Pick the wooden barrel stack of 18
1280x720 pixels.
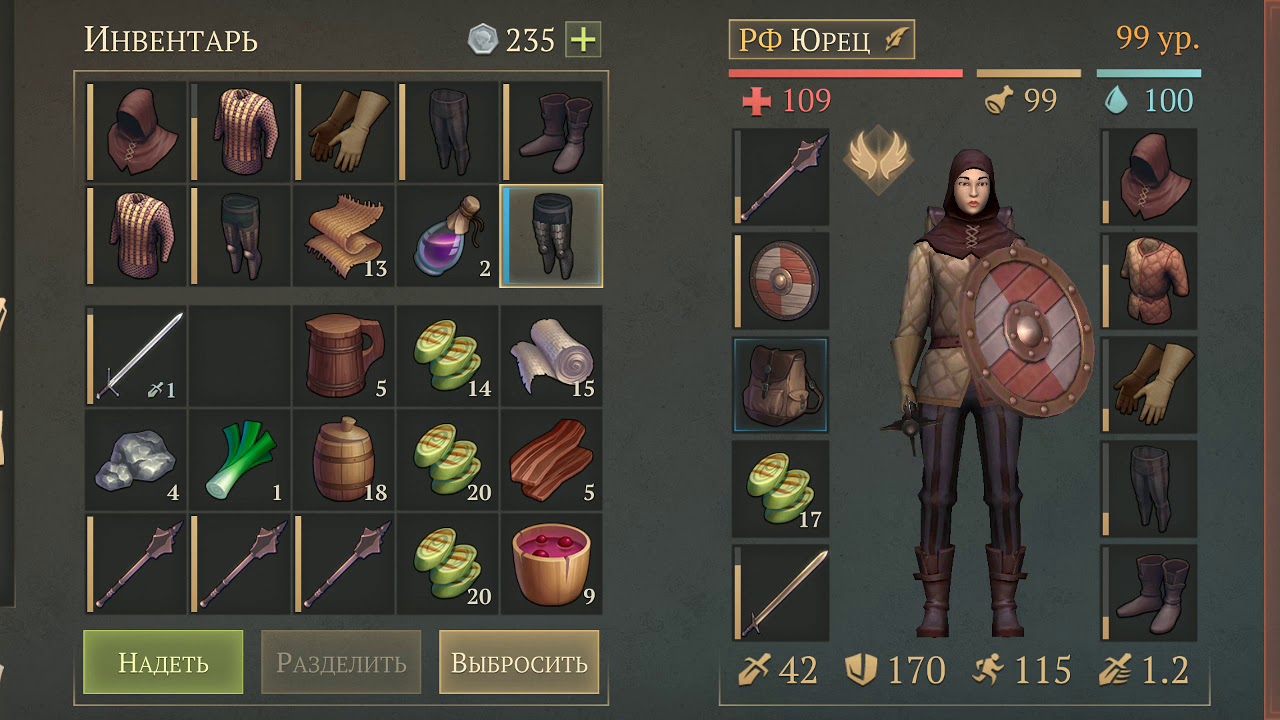coord(343,460)
